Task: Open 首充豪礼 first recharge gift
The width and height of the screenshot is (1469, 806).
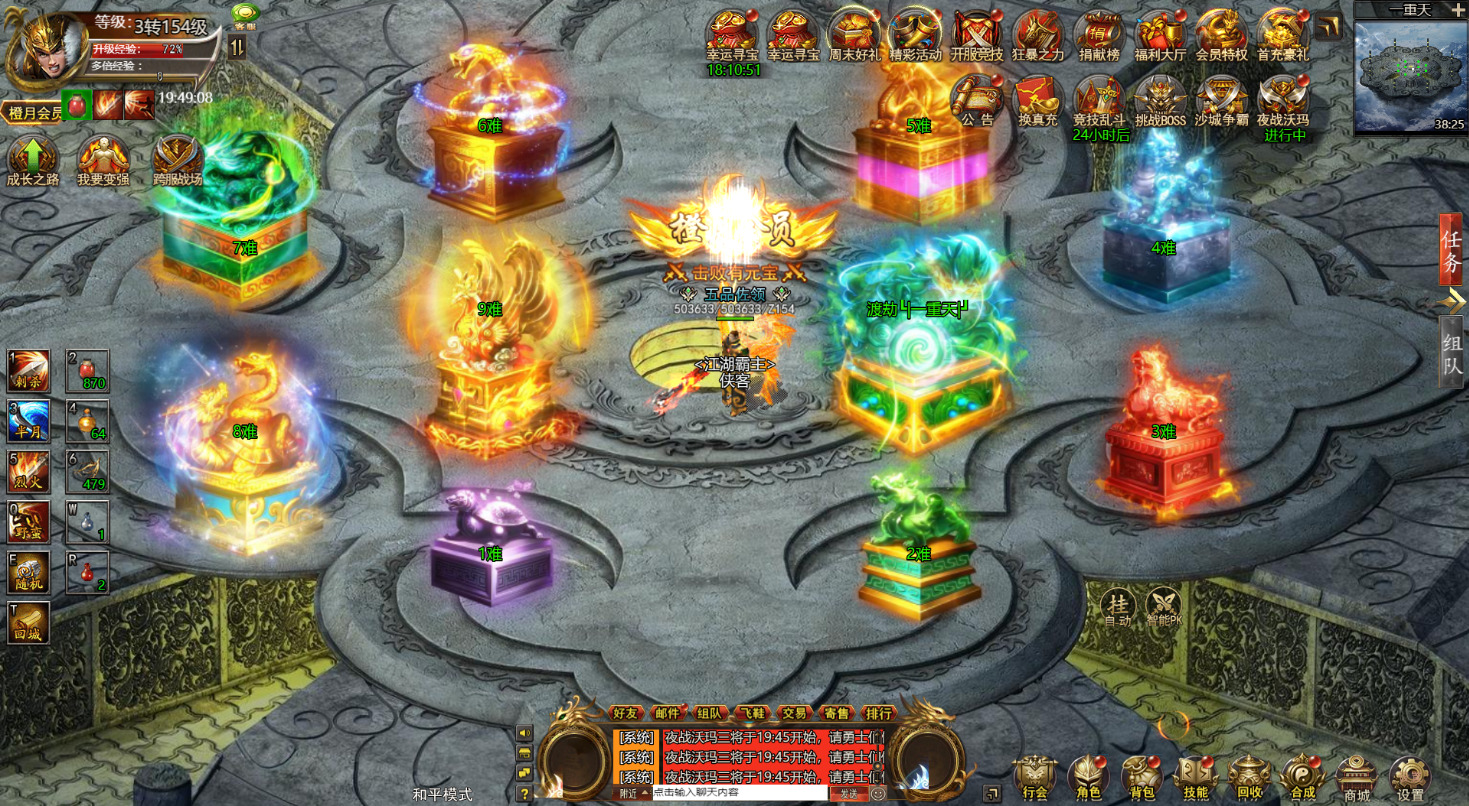Action: click(1283, 35)
